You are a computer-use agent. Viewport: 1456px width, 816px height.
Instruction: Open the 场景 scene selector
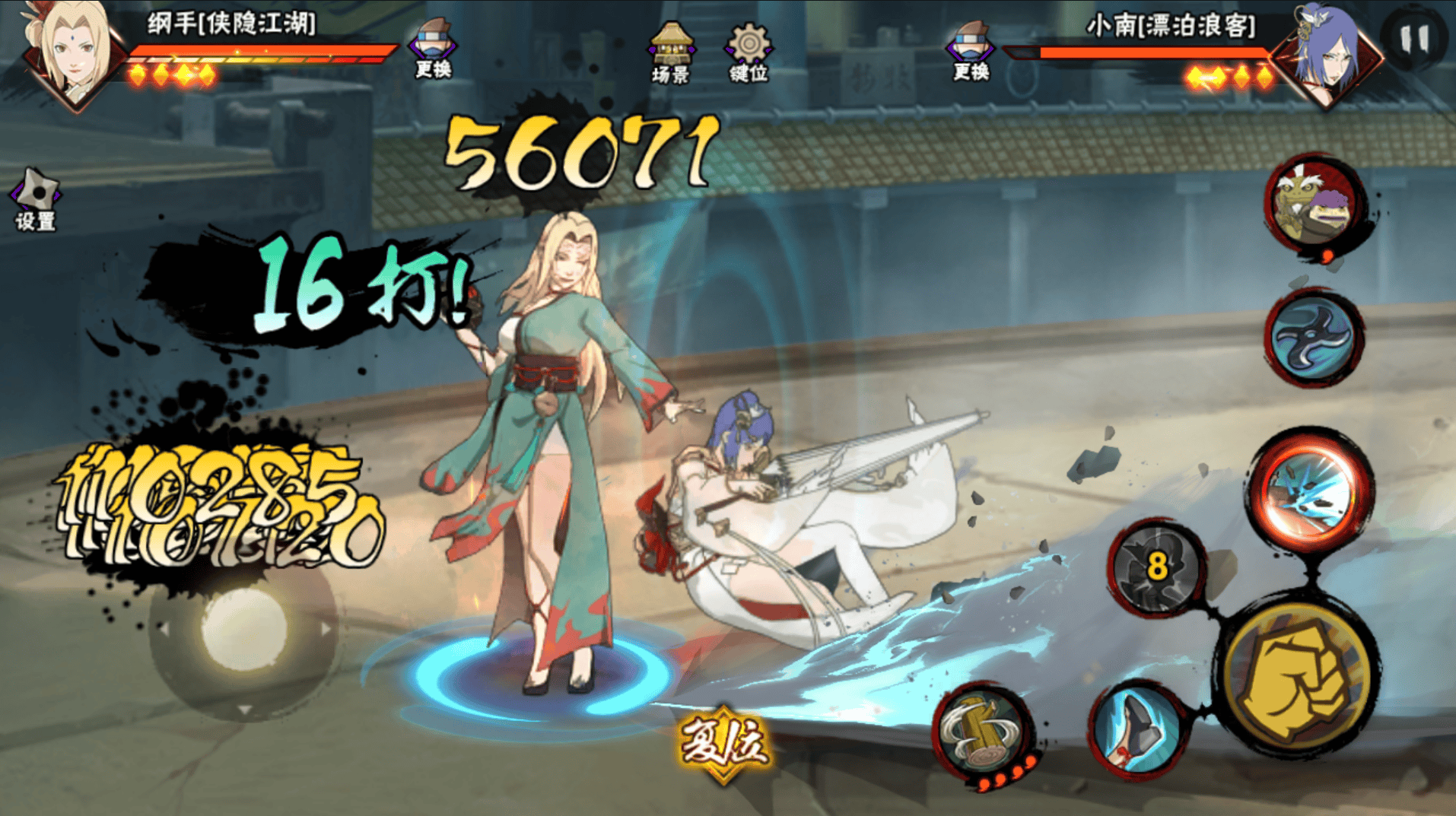669,53
